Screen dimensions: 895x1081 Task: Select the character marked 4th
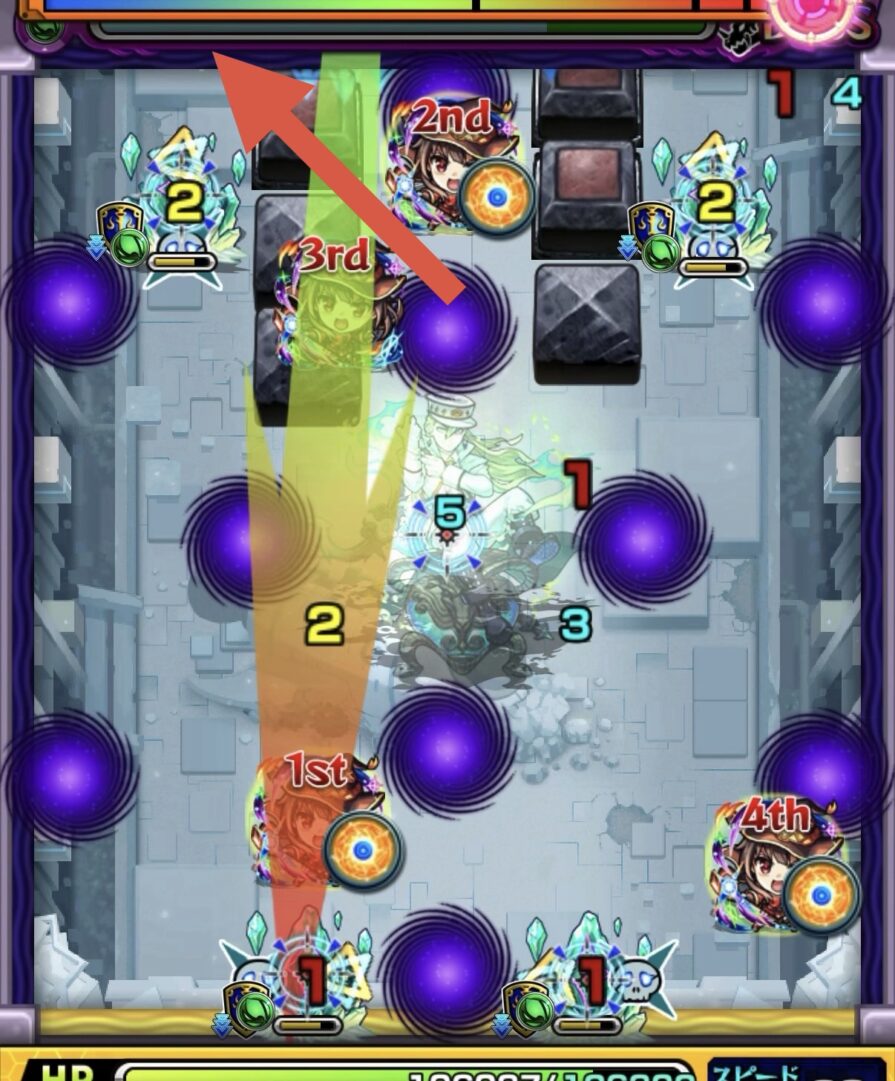[775, 862]
